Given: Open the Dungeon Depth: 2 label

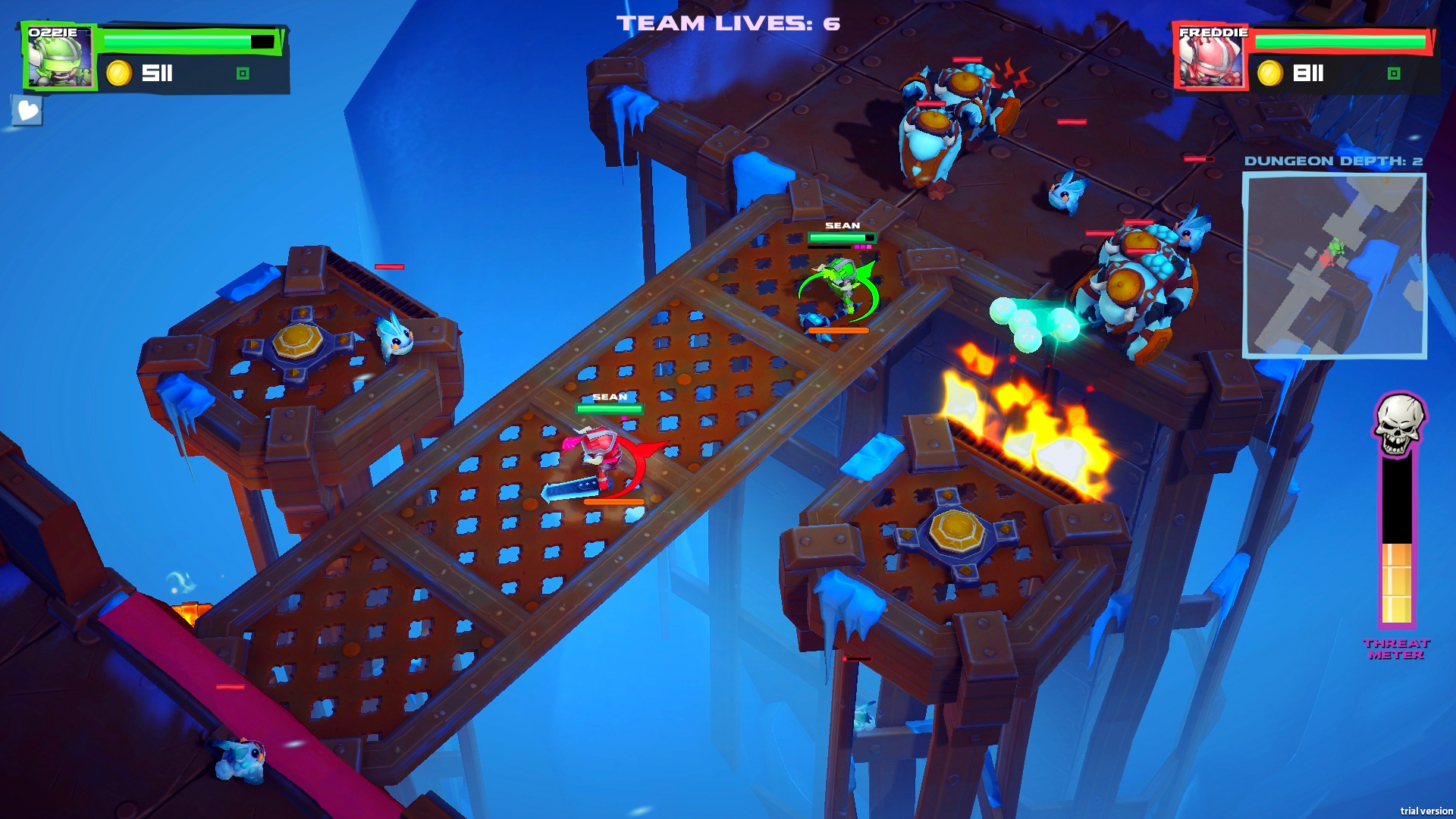Looking at the screenshot, I should pos(1336,161).
